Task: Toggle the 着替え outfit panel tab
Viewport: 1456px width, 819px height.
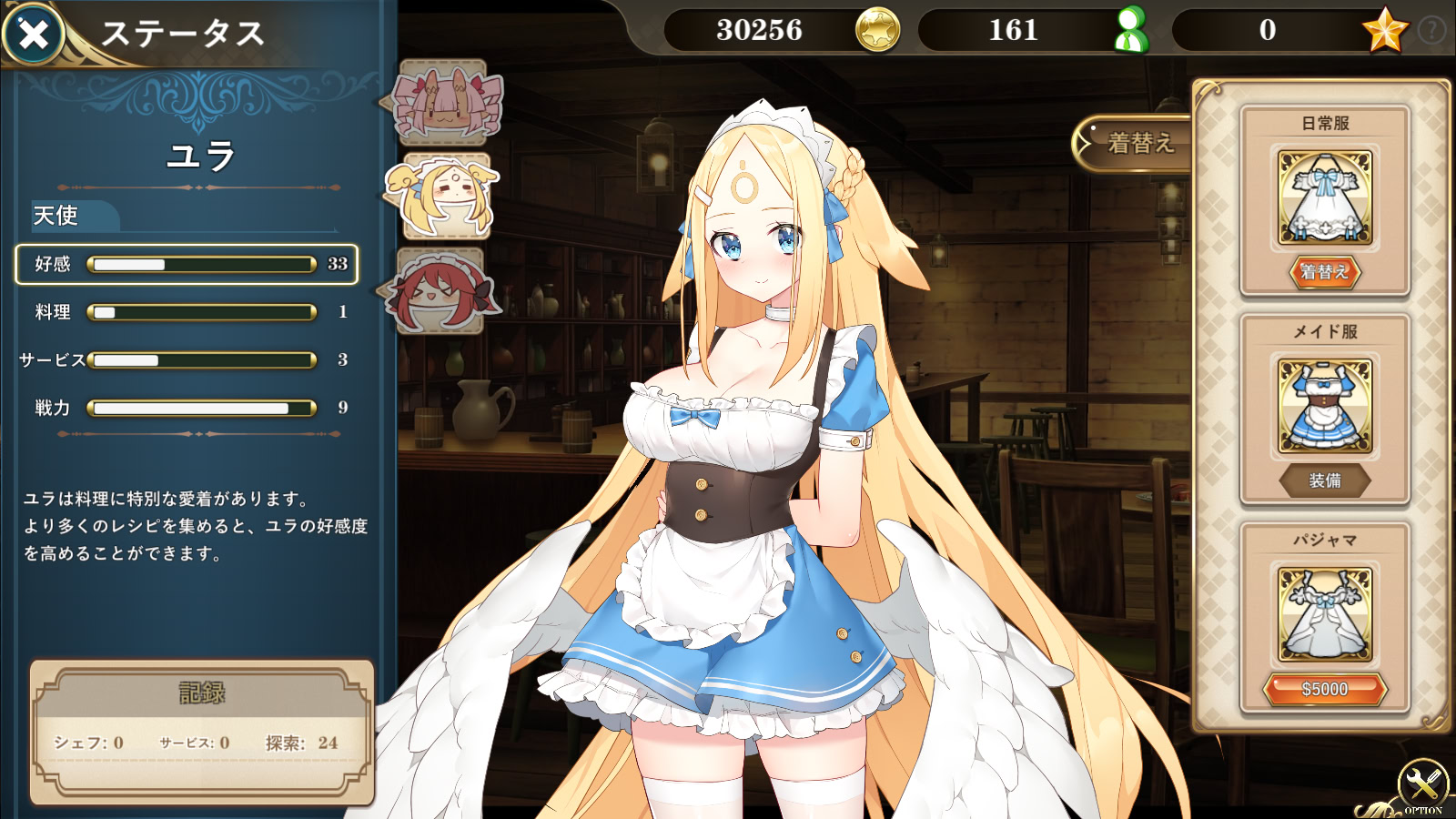Action: coord(1134,143)
